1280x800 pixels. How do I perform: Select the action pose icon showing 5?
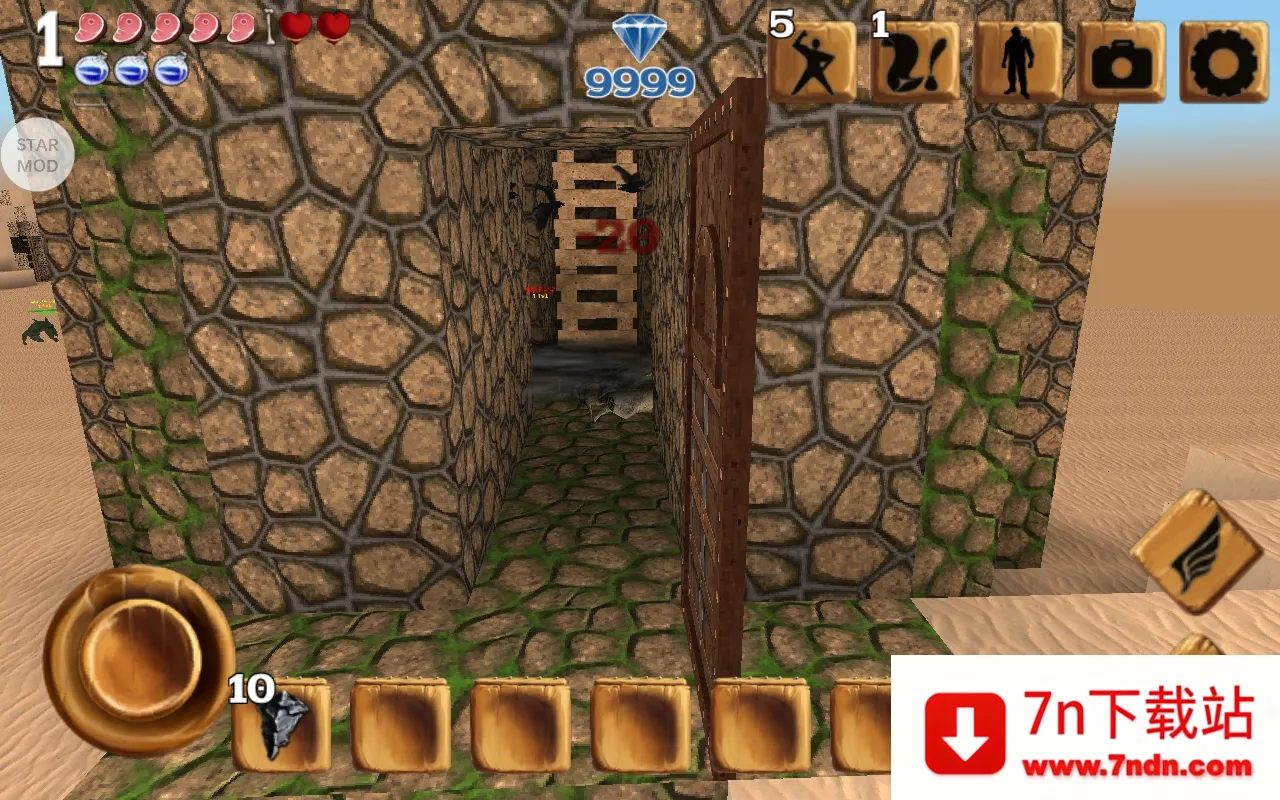click(x=812, y=65)
